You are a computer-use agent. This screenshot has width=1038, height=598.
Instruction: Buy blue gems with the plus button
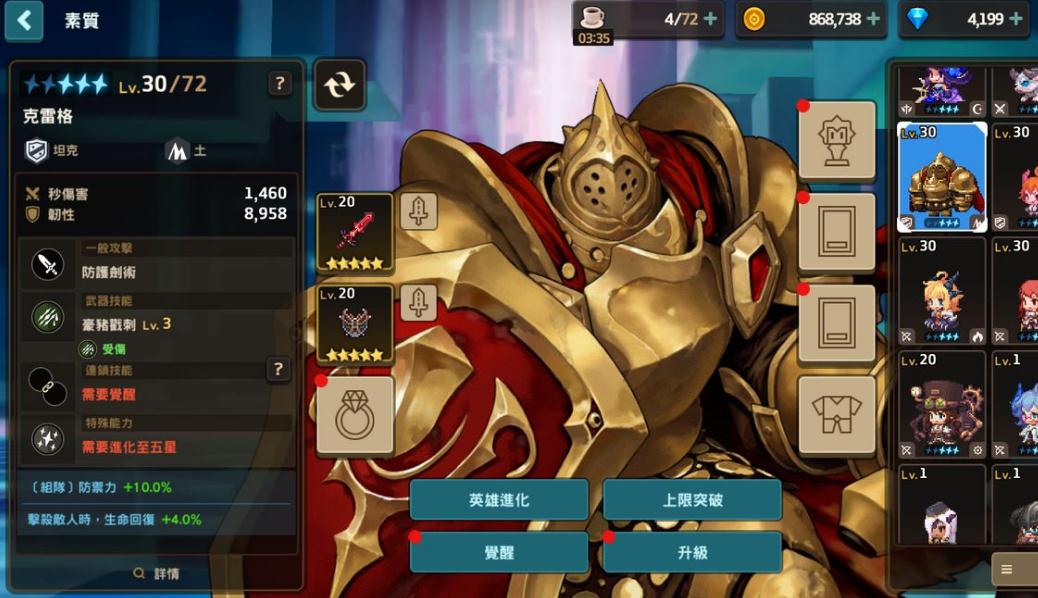tap(1017, 19)
